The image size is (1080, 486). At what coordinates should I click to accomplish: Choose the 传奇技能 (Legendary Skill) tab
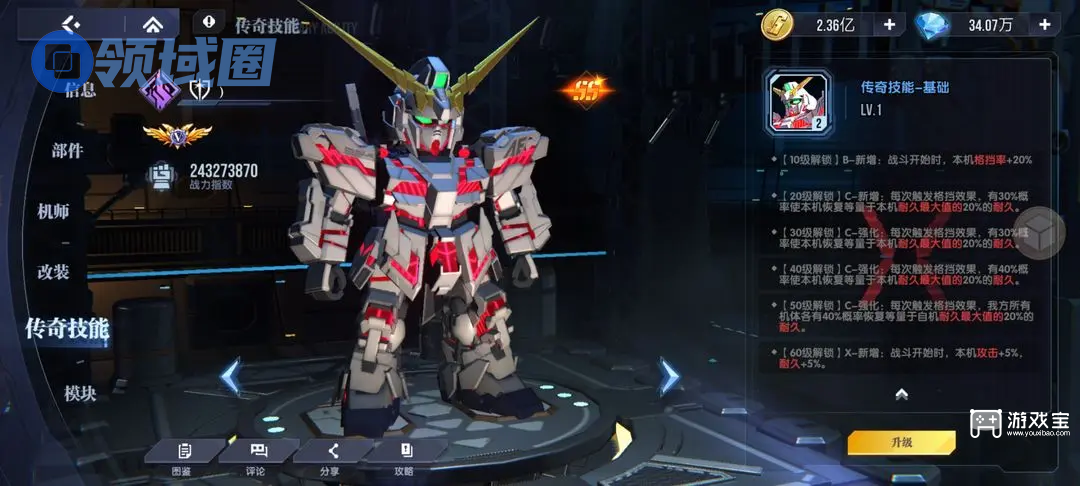coord(67,327)
